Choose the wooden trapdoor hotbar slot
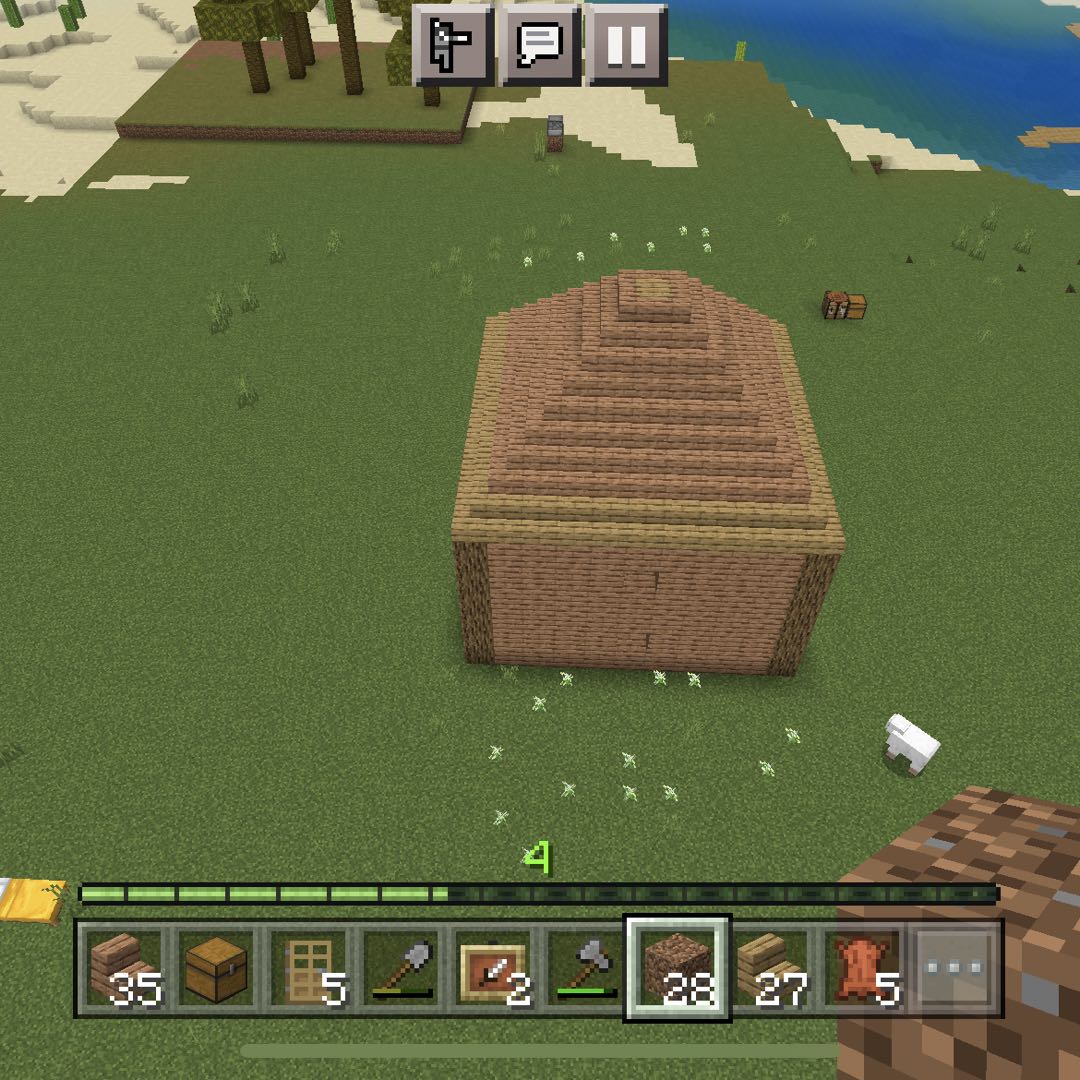 tap(308, 968)
